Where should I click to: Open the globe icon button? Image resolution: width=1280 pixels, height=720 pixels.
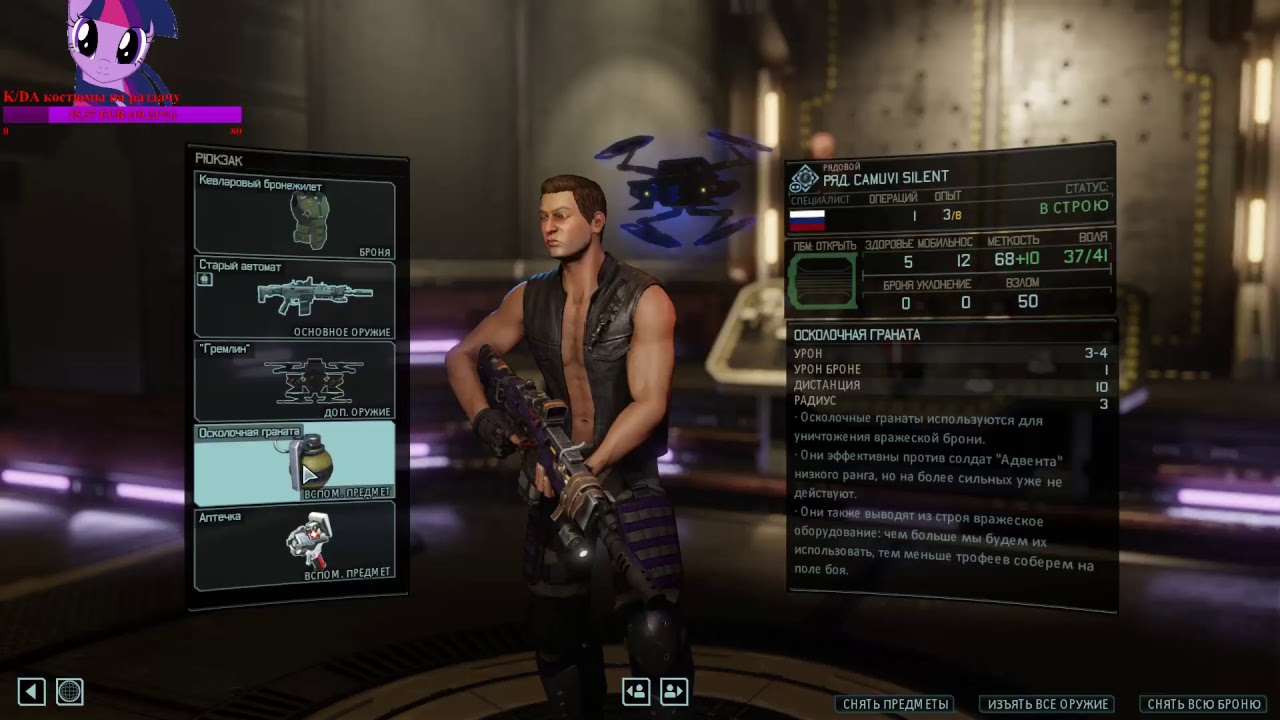pos(69,691)
